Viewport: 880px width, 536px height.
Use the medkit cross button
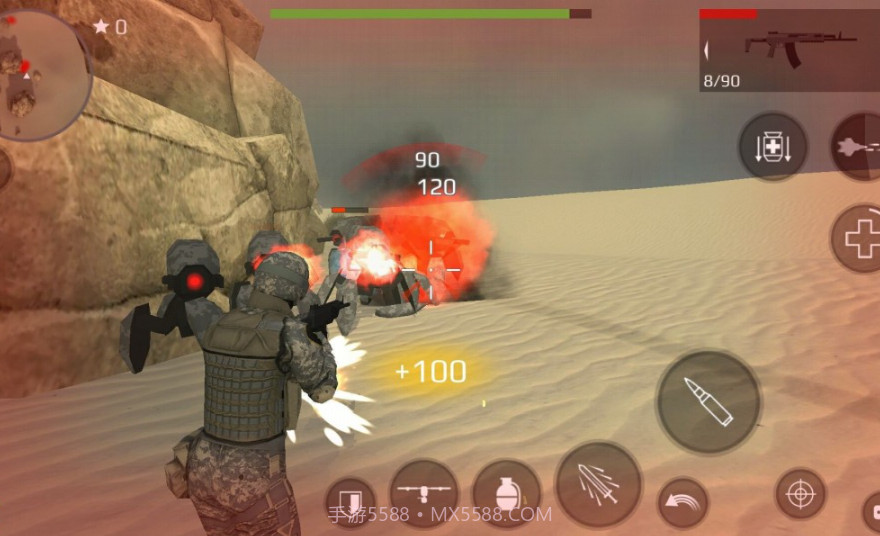click(x=858, y=238)
